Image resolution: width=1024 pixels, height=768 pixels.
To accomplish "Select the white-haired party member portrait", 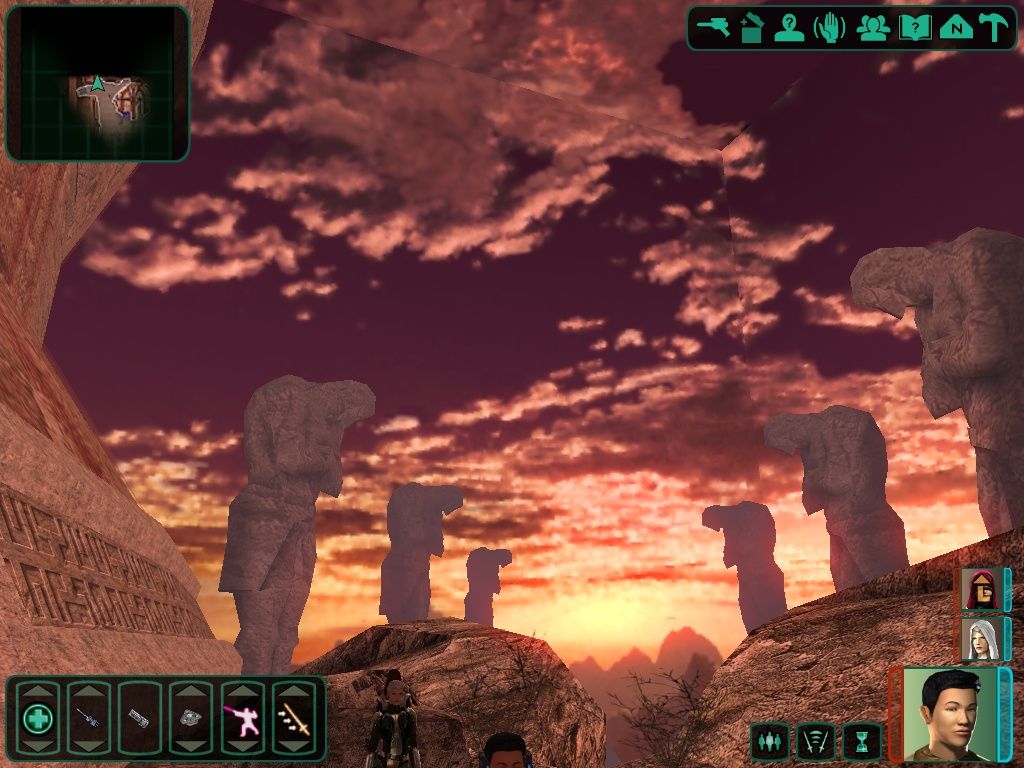I will (x=979, y=639).
